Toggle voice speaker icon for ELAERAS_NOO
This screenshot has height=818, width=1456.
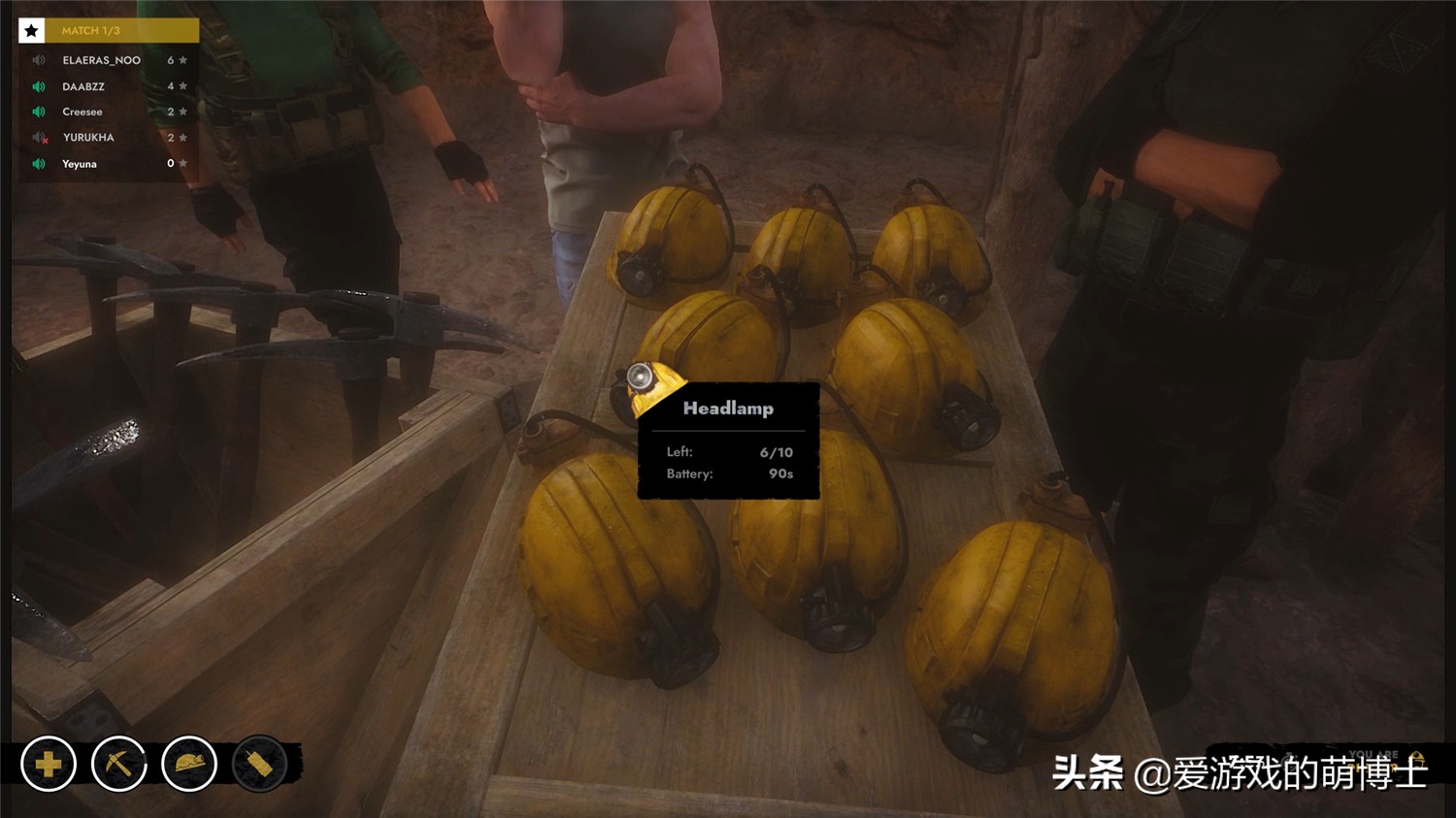click(39, 60)
